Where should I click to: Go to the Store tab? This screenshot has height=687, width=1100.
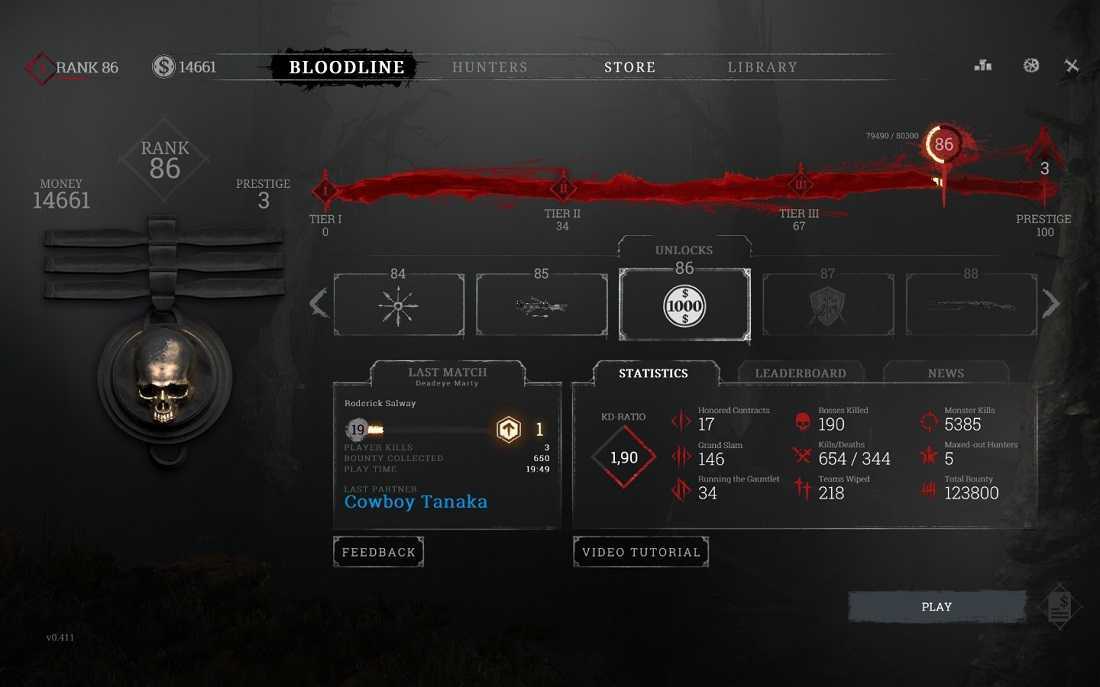click(630, 68)
